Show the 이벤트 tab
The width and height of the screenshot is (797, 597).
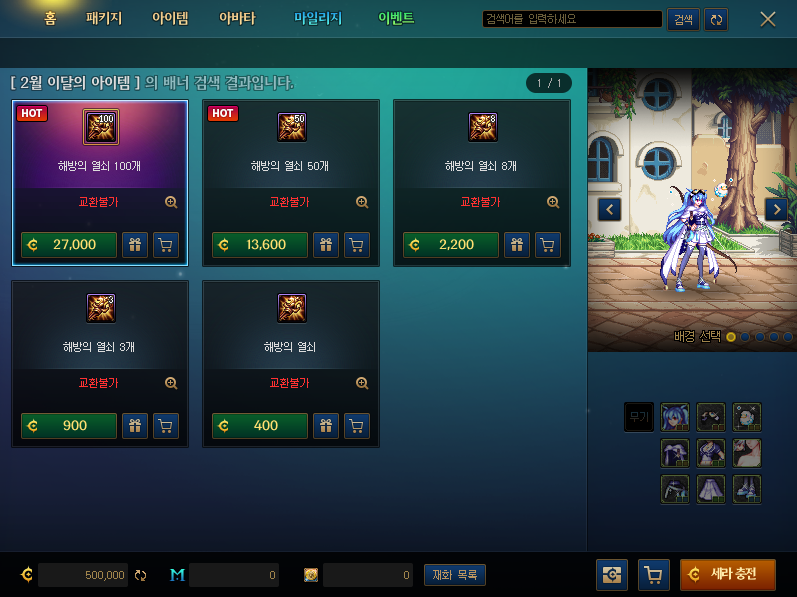(x=396, y=18)
